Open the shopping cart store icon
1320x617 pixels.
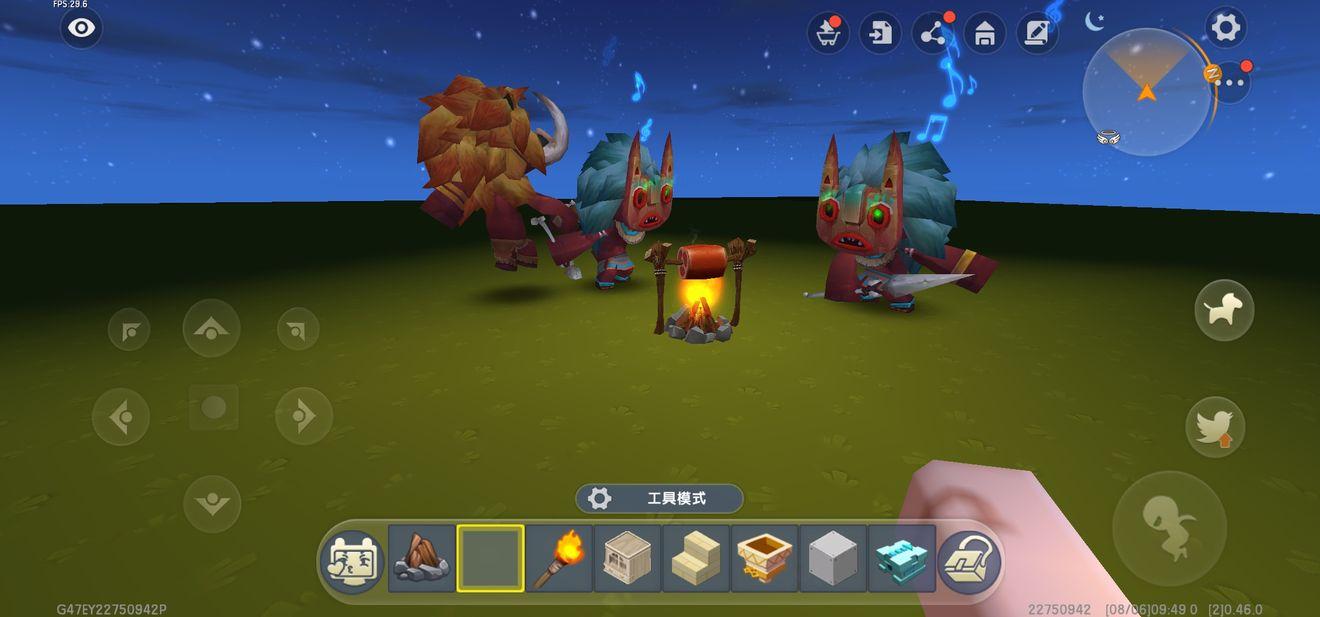point(828,34)
